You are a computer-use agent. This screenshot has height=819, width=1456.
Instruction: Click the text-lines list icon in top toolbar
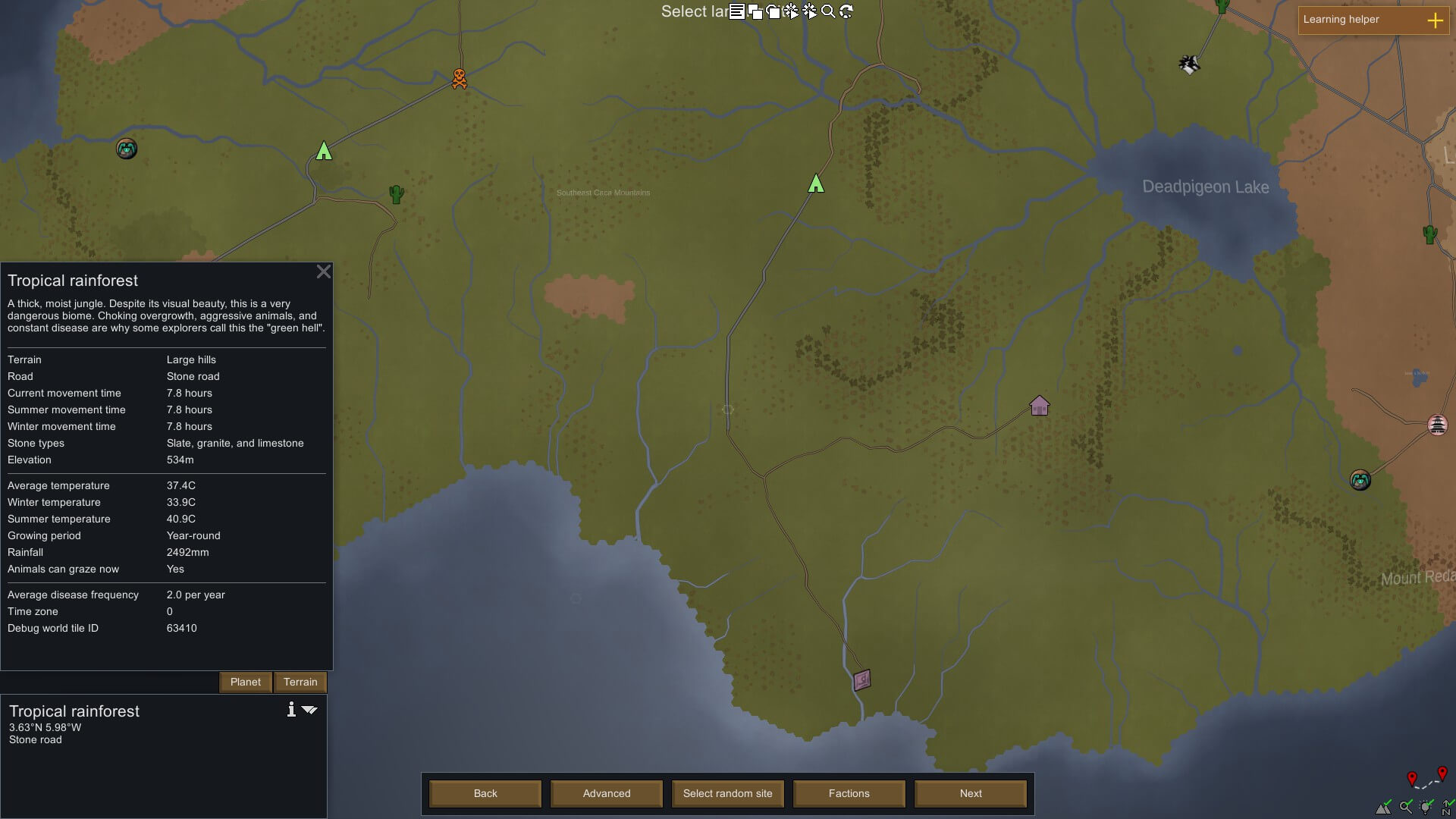click(x=736, y=11)
